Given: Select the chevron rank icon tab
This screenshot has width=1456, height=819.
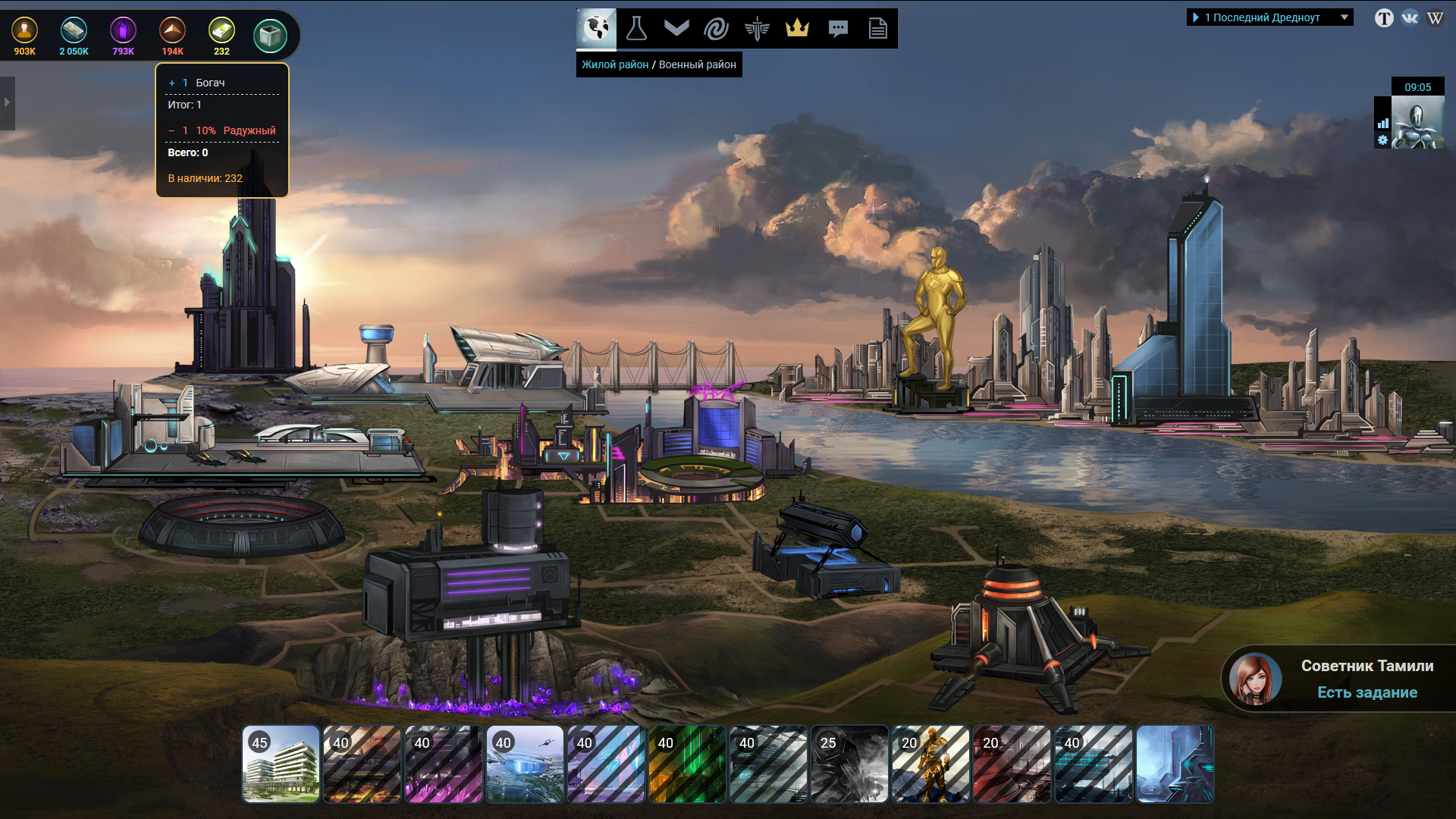Looking at the screenshot, I should (676, 29).
